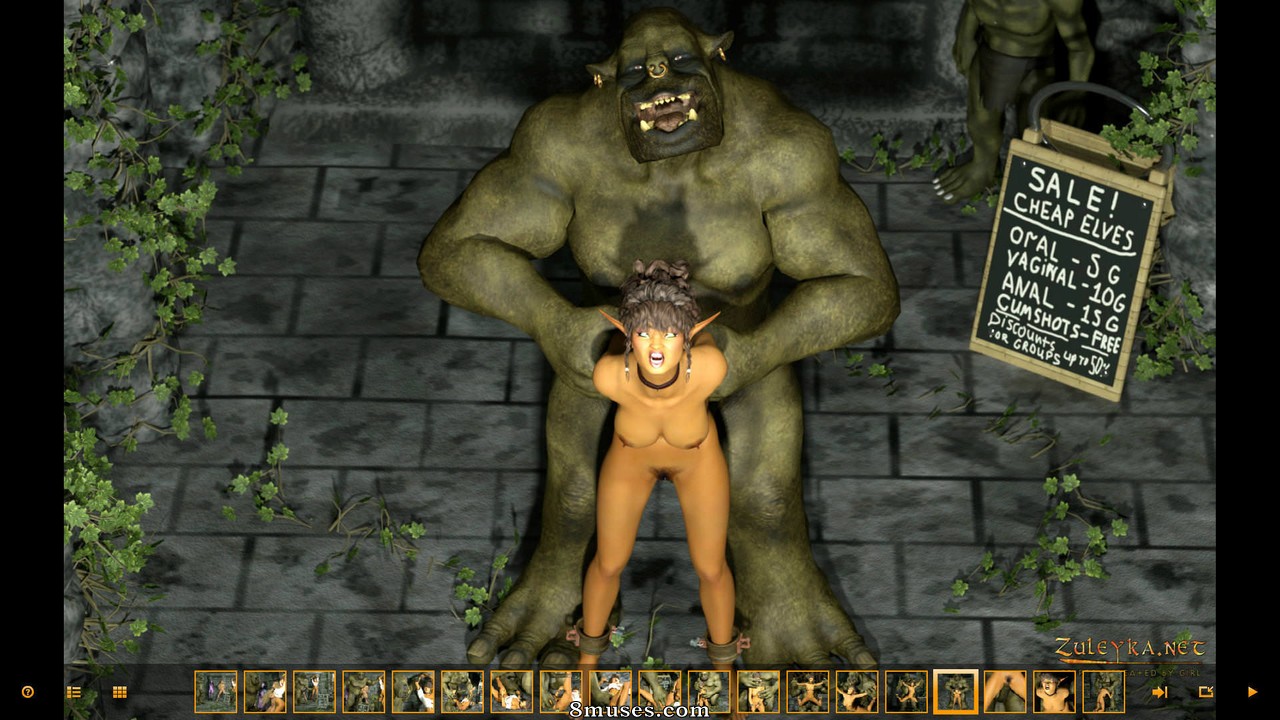This screenshot has width=1280, height=720.
Task: Select the highlighted current thumbnail
Action: tap(955, 691)
